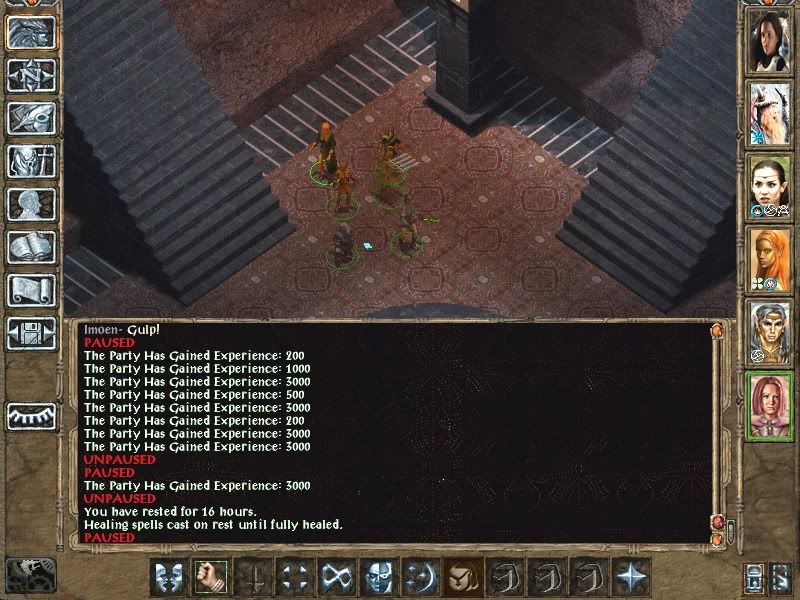Click the four-arrow formation button

pos(294,576)
